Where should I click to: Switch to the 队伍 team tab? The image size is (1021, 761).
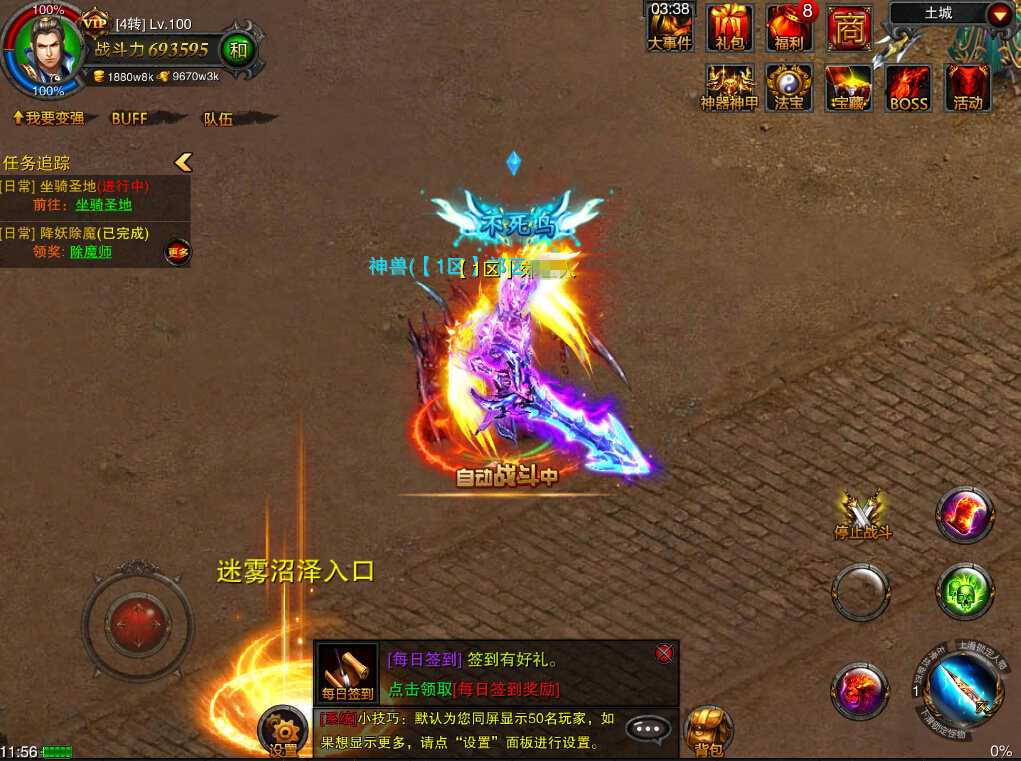(218, 118)
